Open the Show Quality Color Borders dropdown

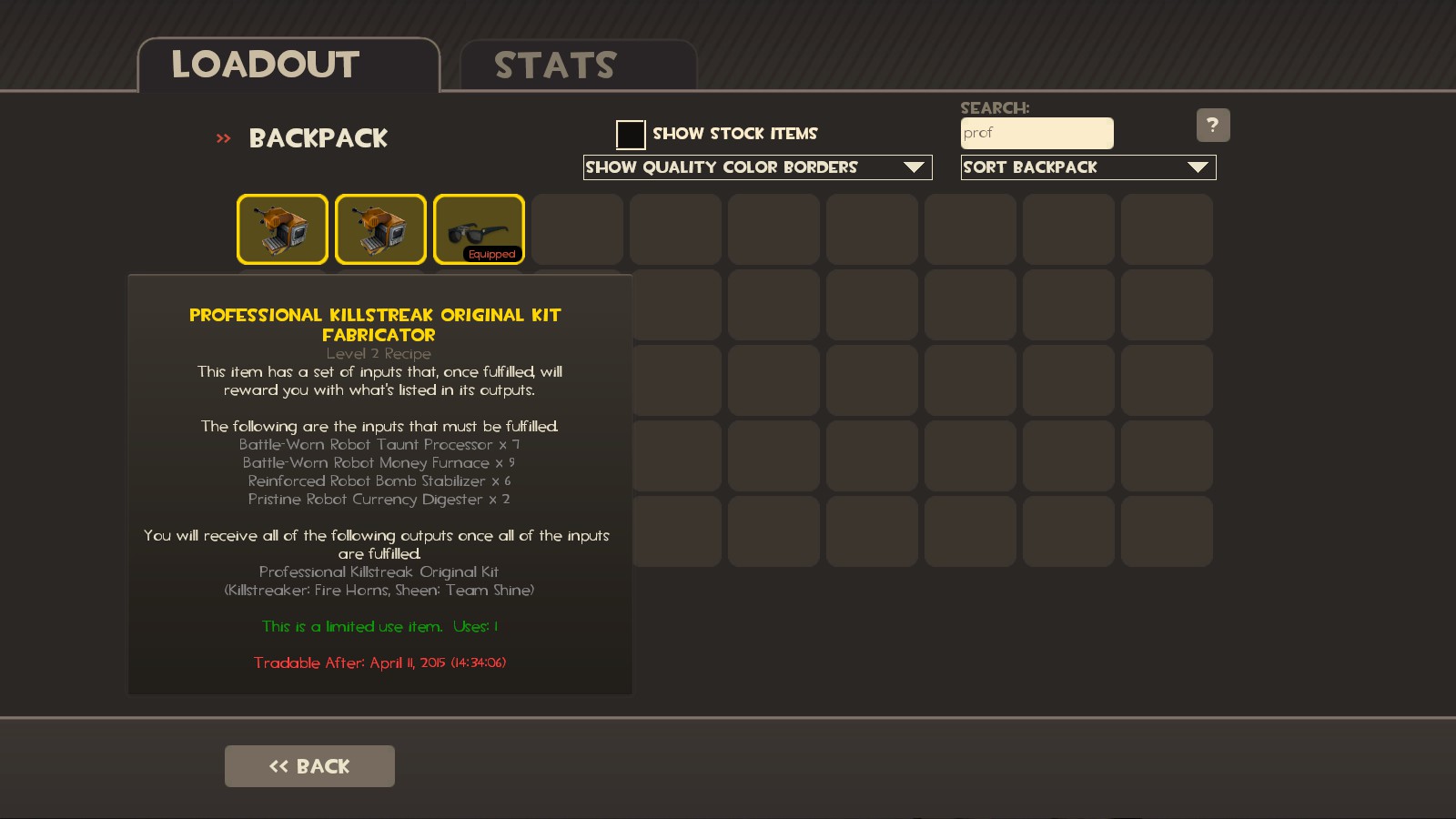[758, 167]
